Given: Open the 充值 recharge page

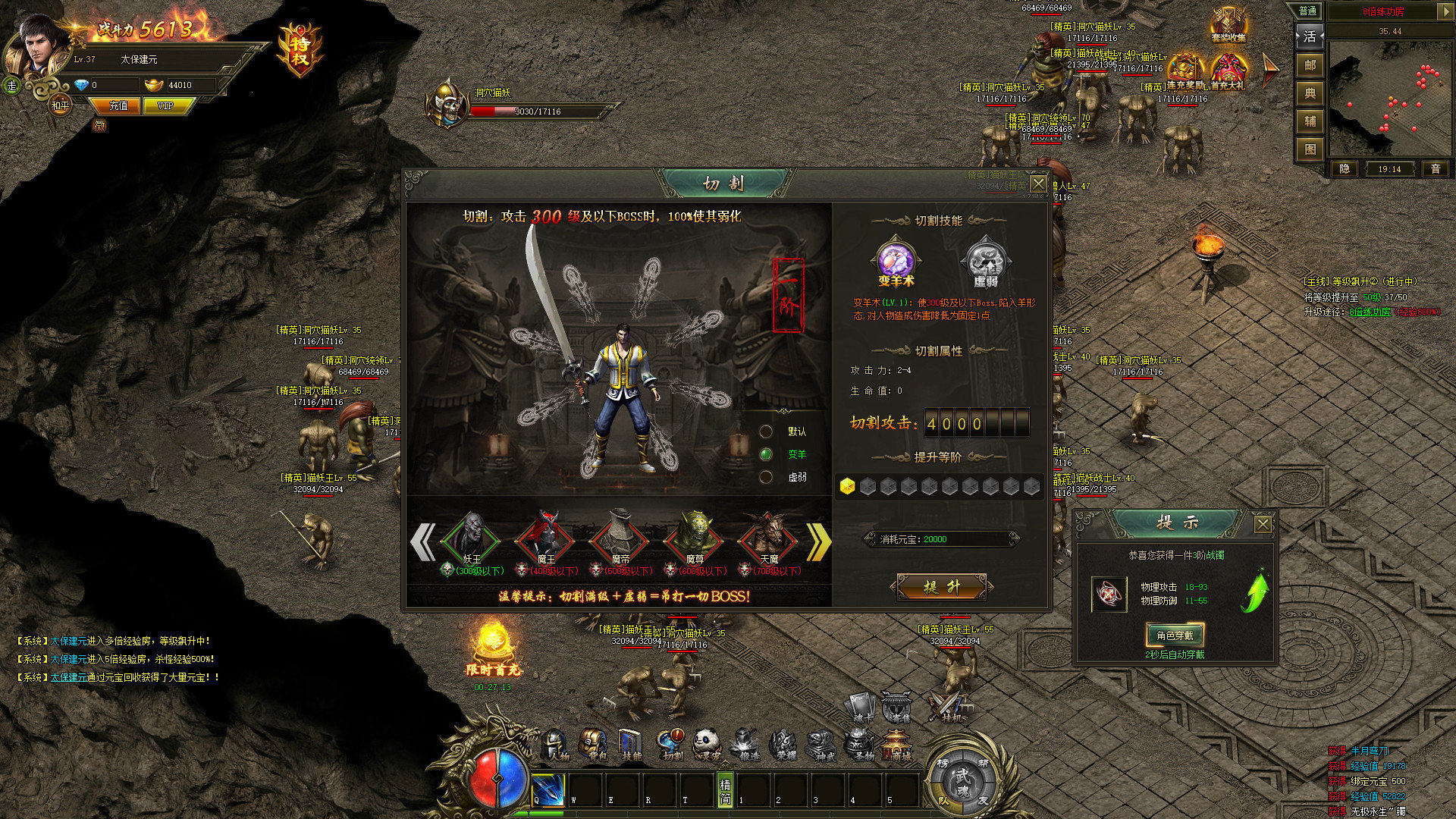Looking at the screenshot, I should coord(118,106).
